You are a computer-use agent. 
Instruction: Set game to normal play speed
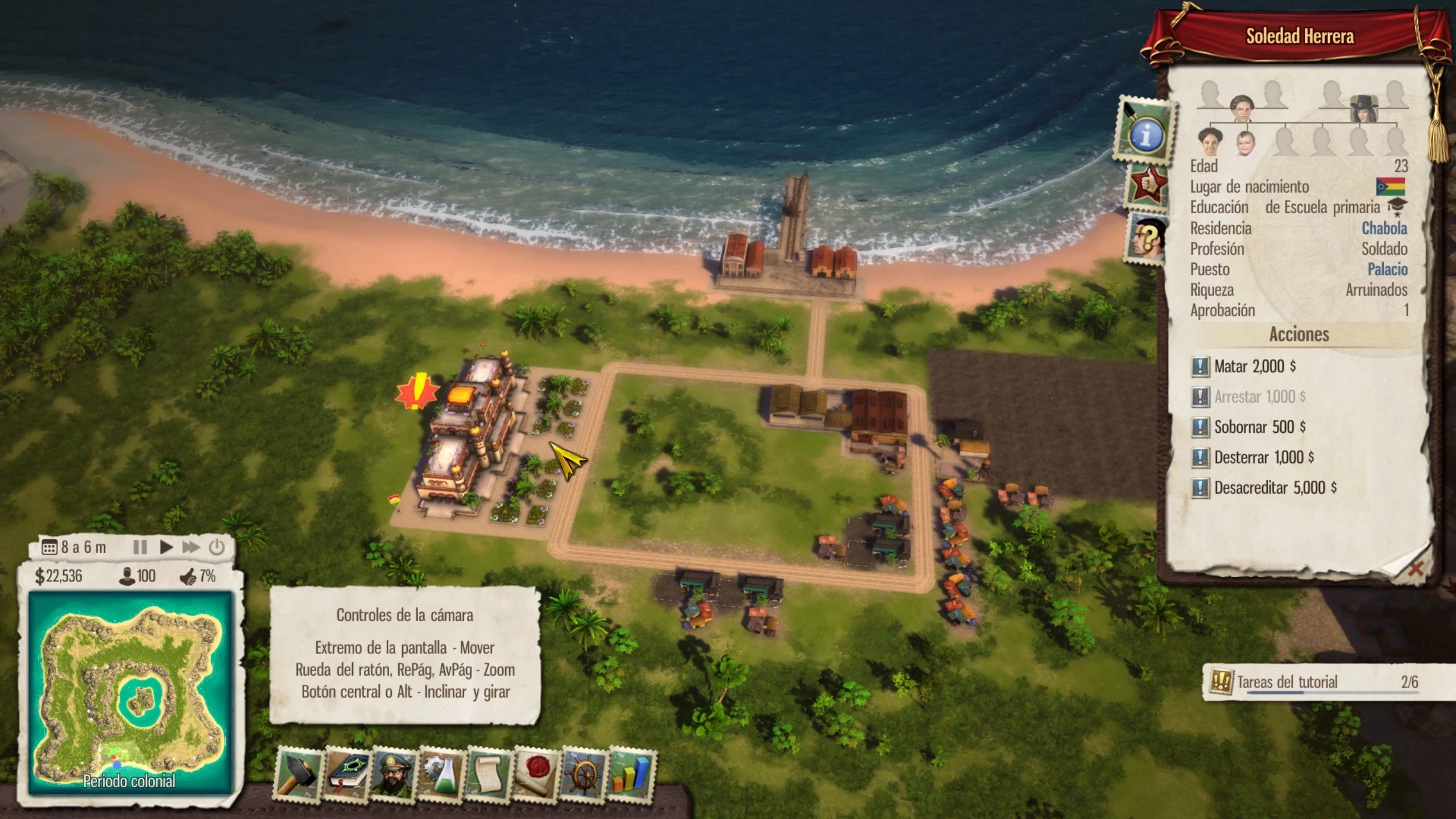point(166,547)
